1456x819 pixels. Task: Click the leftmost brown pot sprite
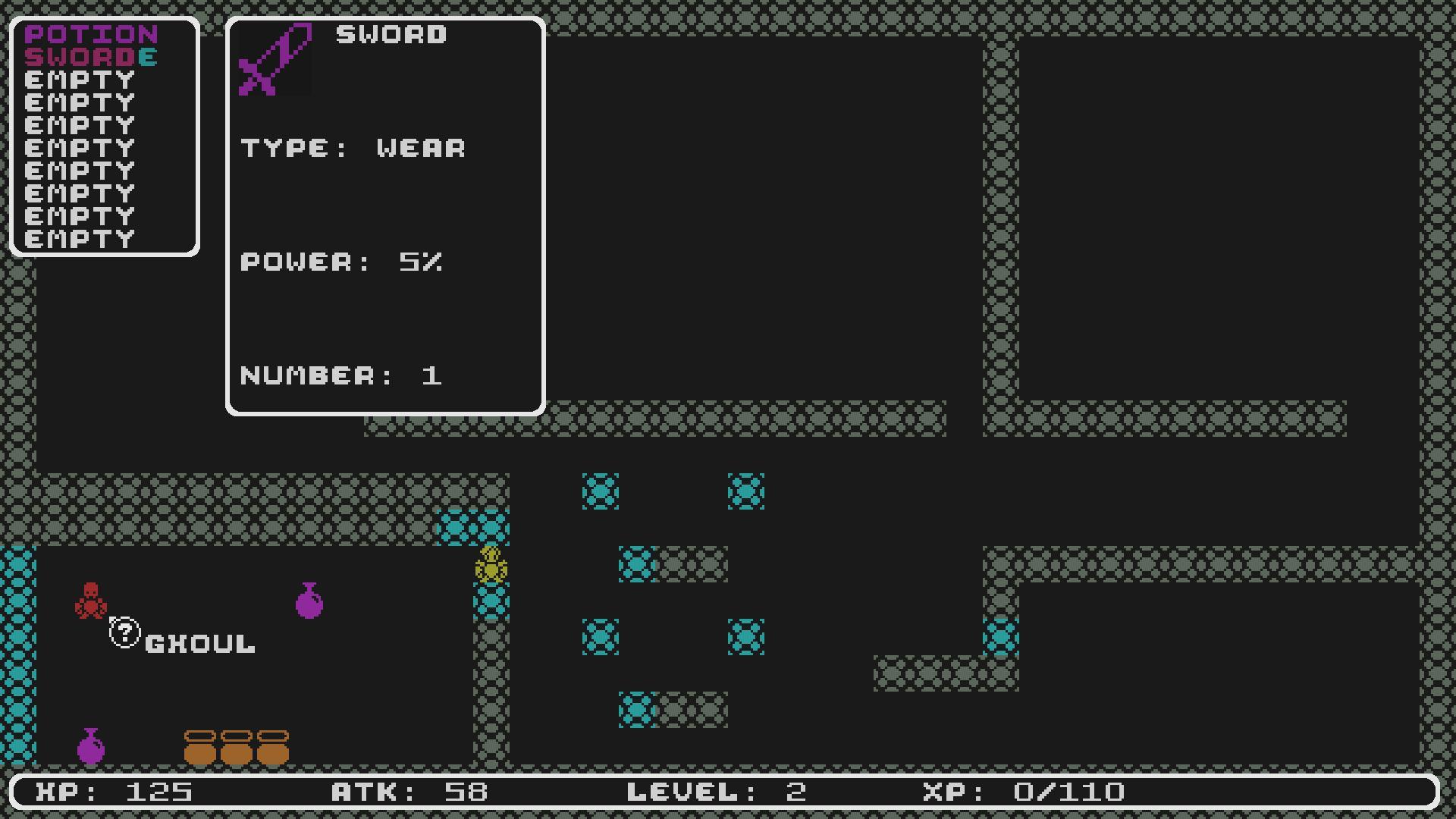[201, 747]
